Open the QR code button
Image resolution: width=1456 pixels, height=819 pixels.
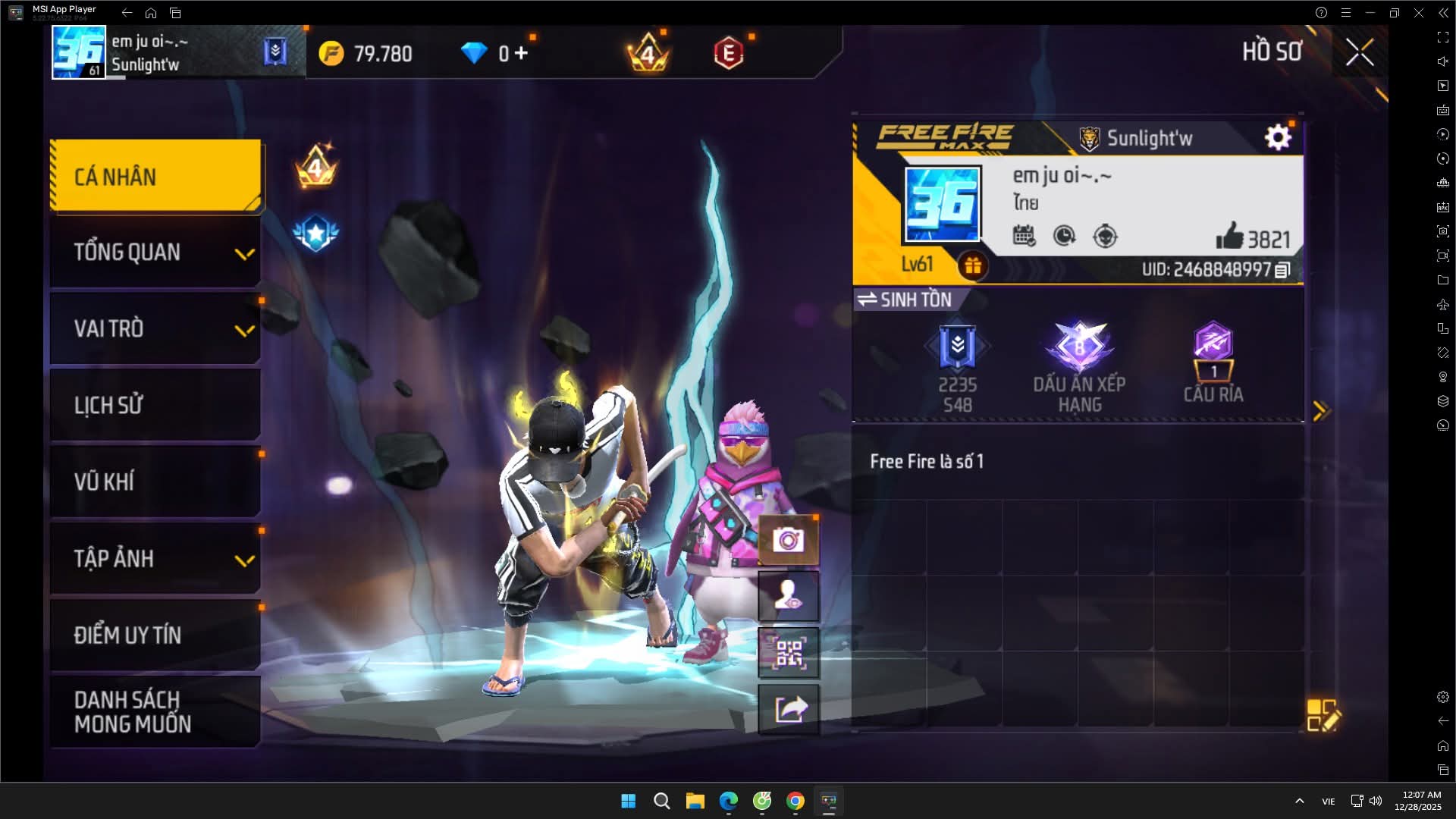click(x=789, y=653)
